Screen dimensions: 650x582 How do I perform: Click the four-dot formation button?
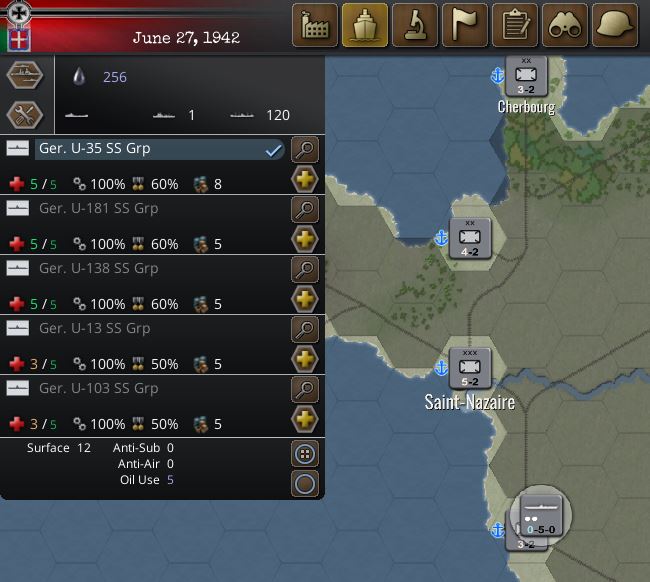point(304,454)
